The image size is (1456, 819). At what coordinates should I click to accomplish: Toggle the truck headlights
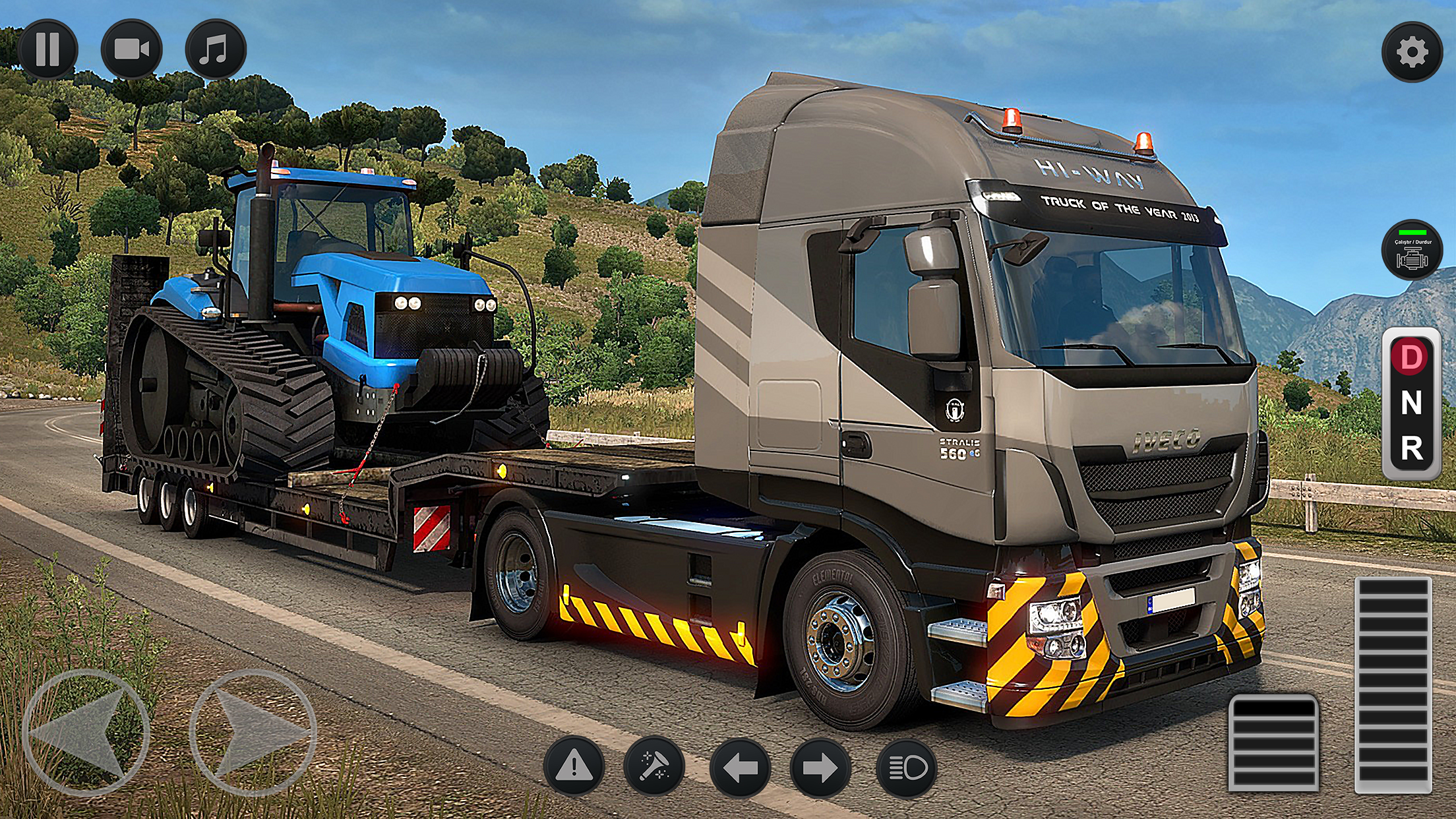tap(906, 768)
